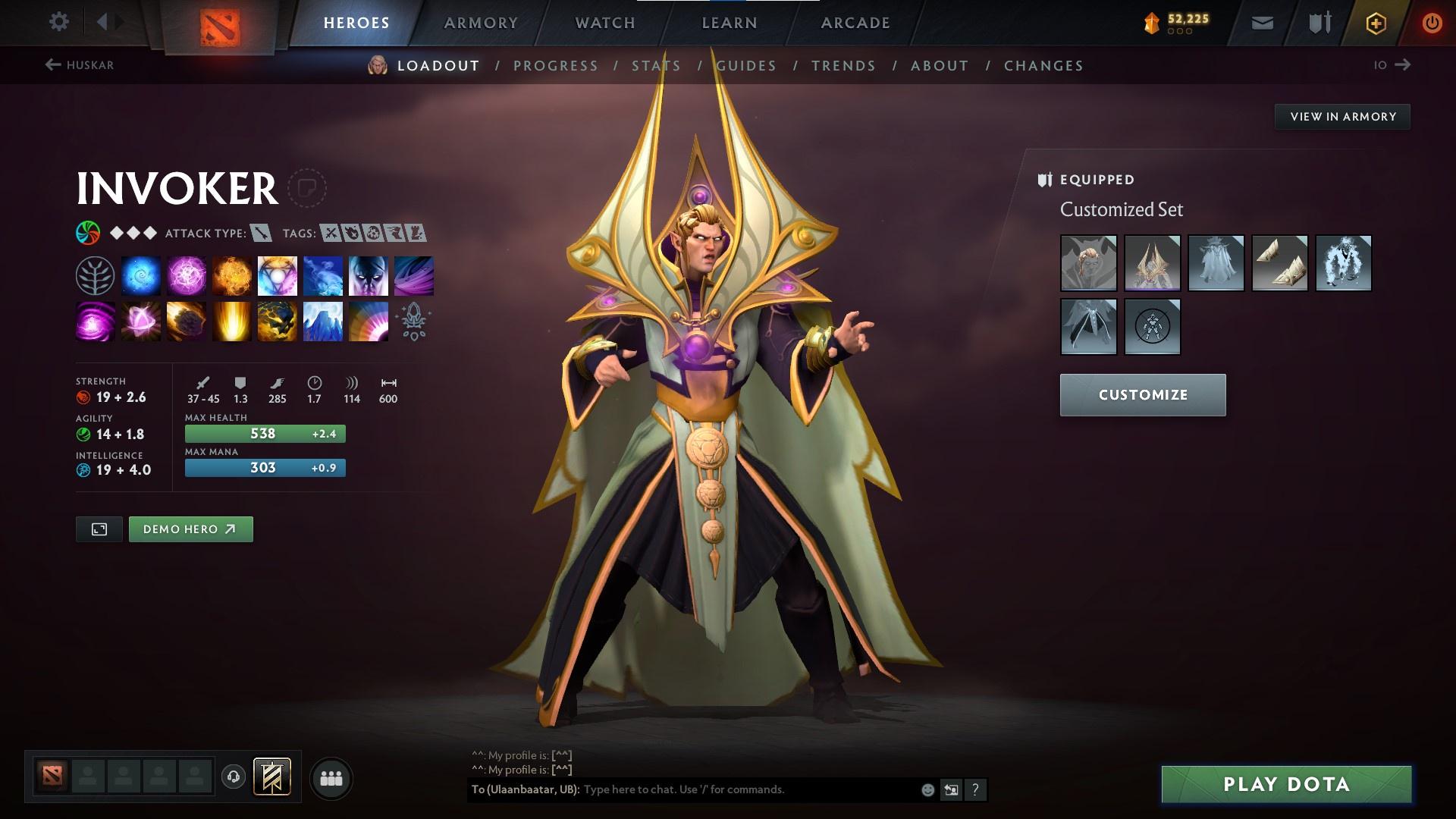Open the Customize loadout button
Image resolution: width=1456 pixels, height=819 pixels.
pyautogui.click(x=1143, y=395)
